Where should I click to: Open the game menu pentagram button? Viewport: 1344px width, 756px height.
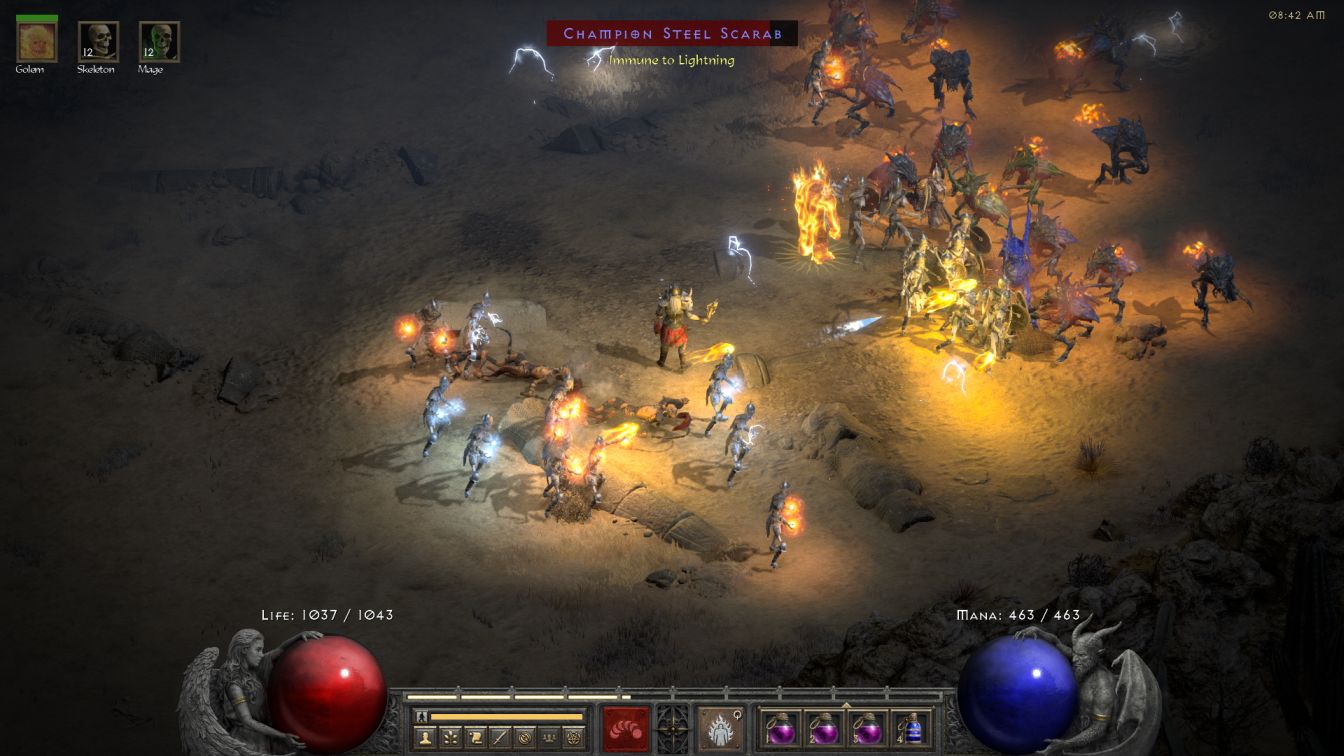point(574,738)
